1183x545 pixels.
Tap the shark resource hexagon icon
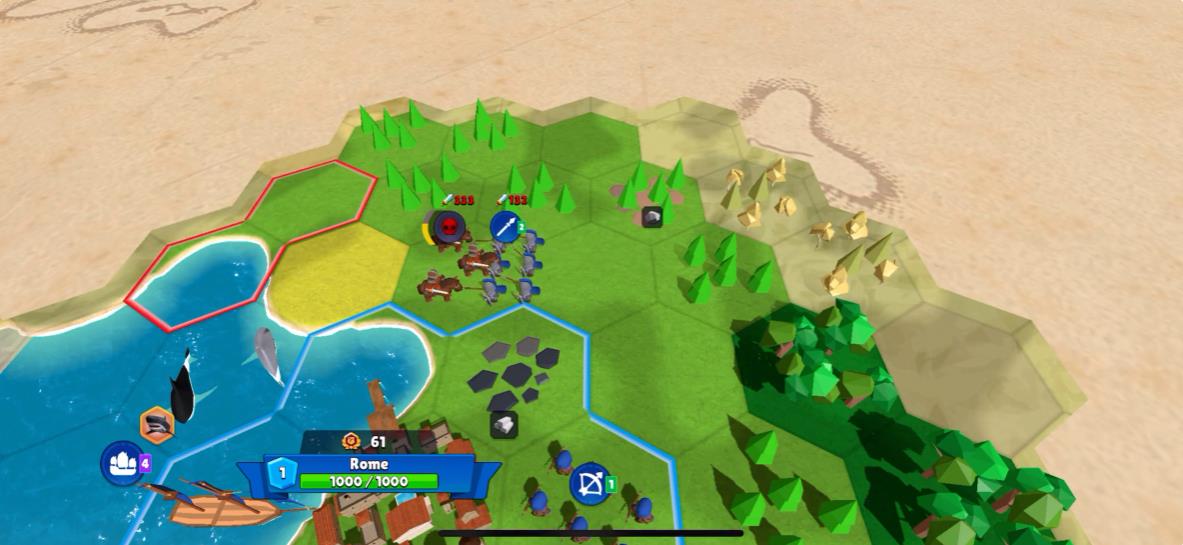(x=157, y=425)
